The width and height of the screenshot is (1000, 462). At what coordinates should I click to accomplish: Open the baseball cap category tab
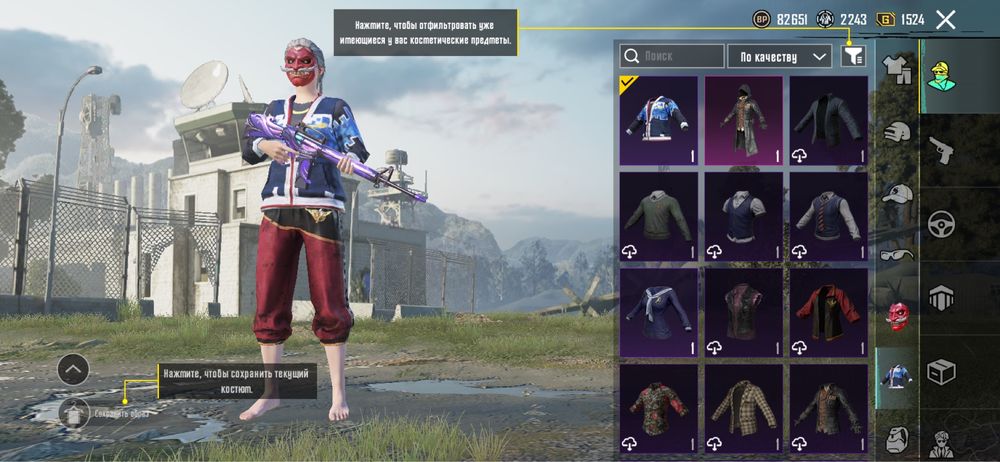click(x=897, y=194)
